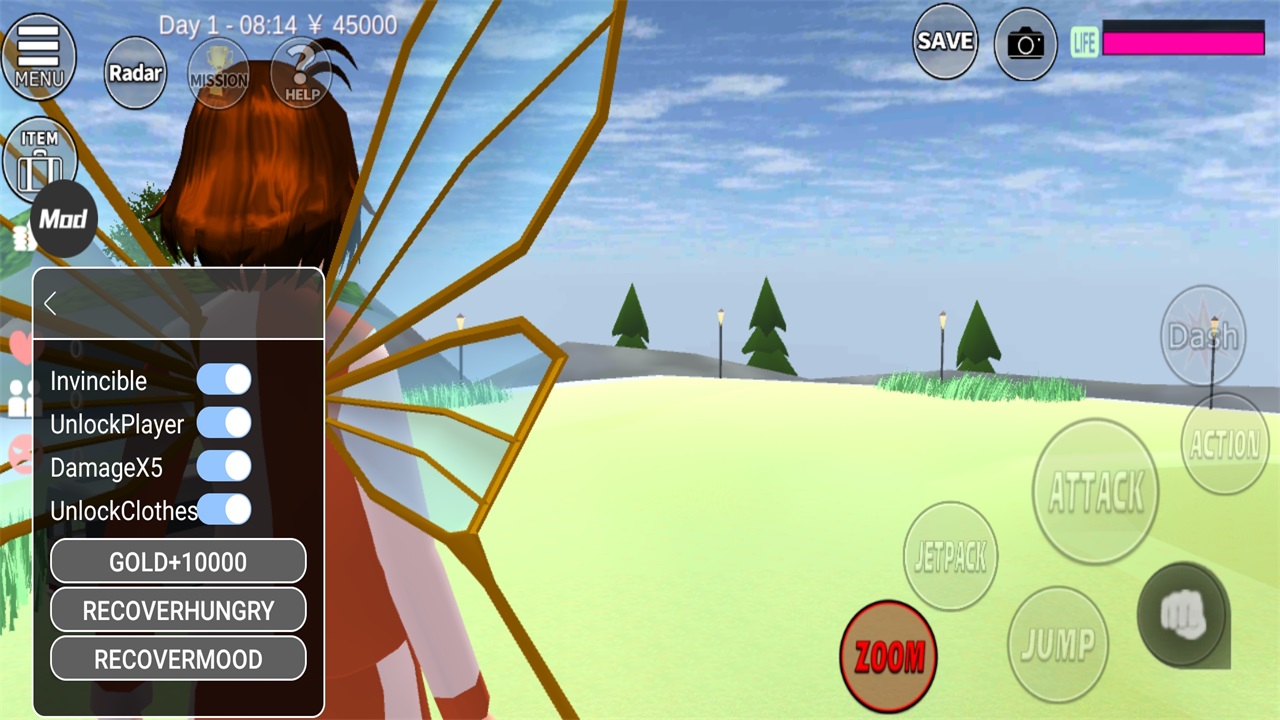The image size is (1280, 720).
Task: Save the game with the SAVE button
Action: pos(945,41)
